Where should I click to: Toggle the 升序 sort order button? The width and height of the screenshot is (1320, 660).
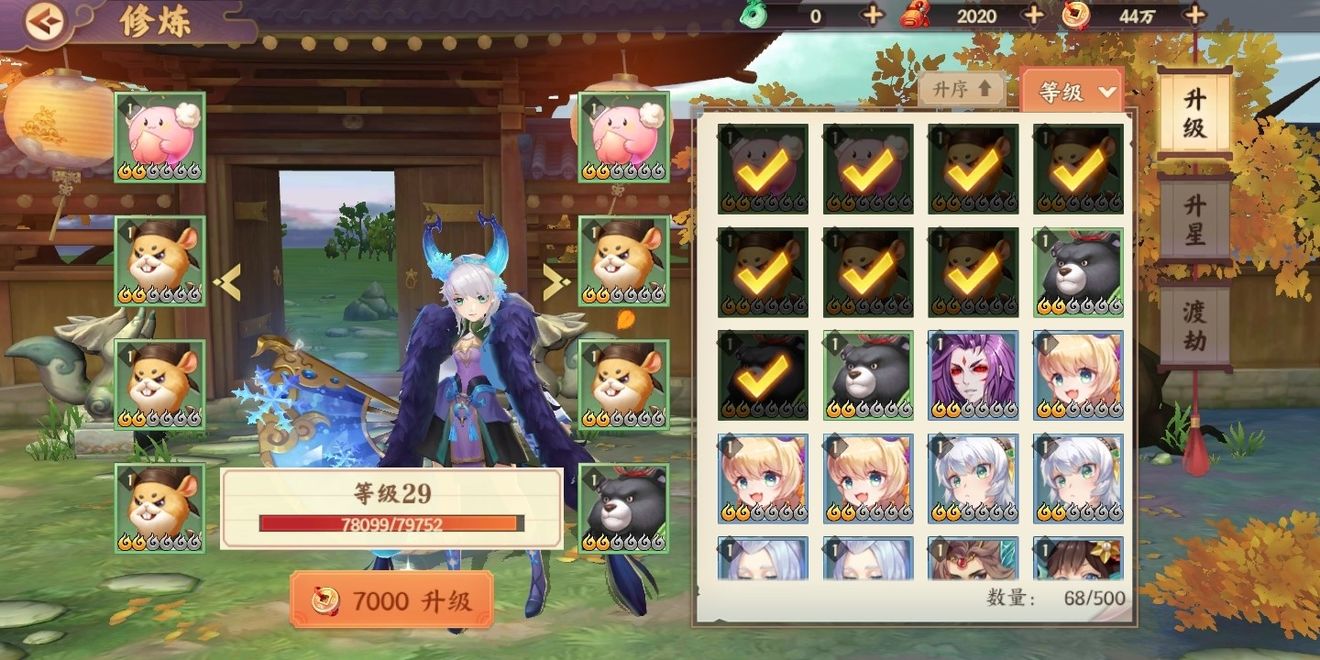click(962, 89)
